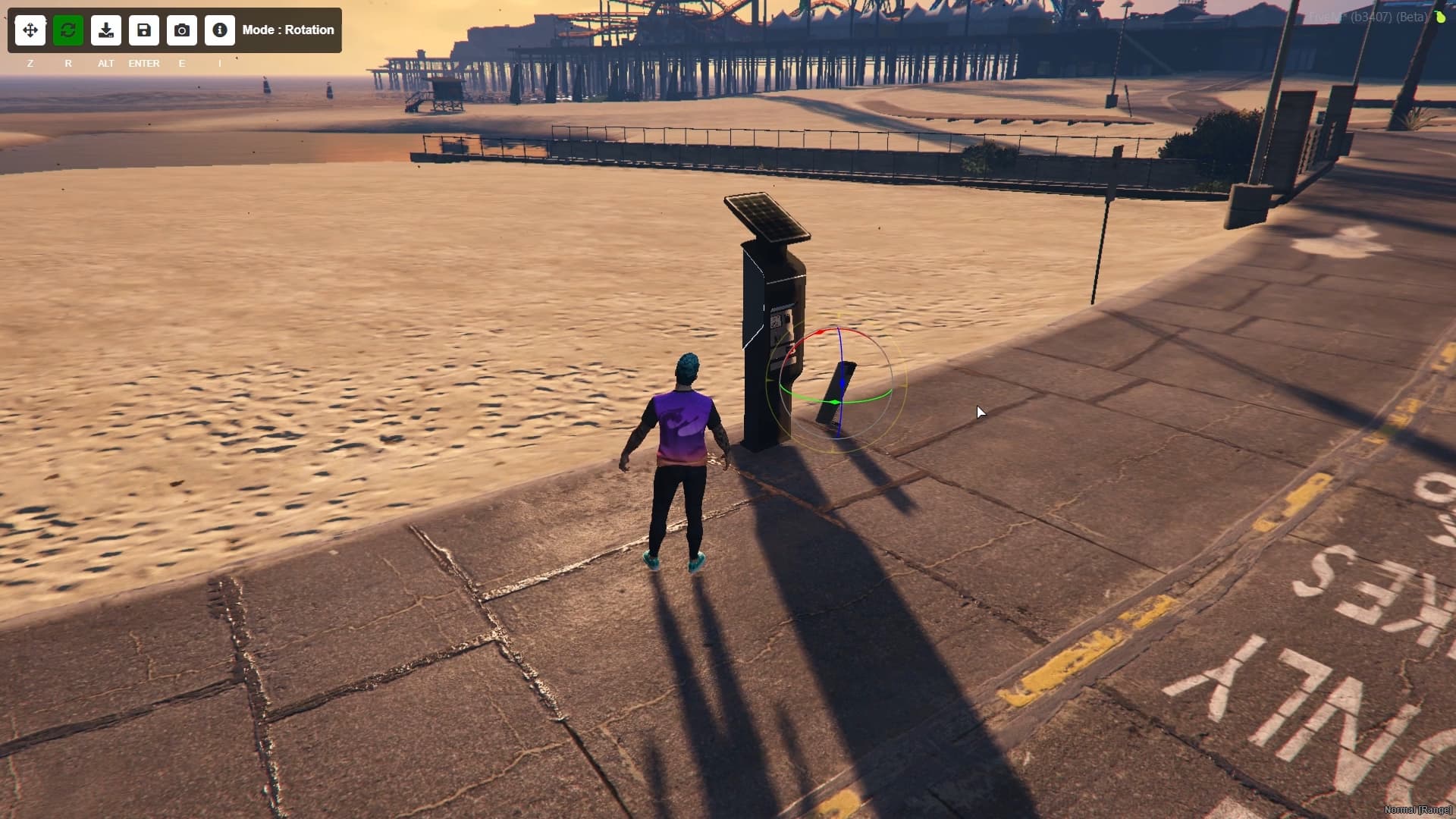This screenshot has width=1456, height=819.
Task: Open the info button in the toolbar
Action: (x=220, y=30)
